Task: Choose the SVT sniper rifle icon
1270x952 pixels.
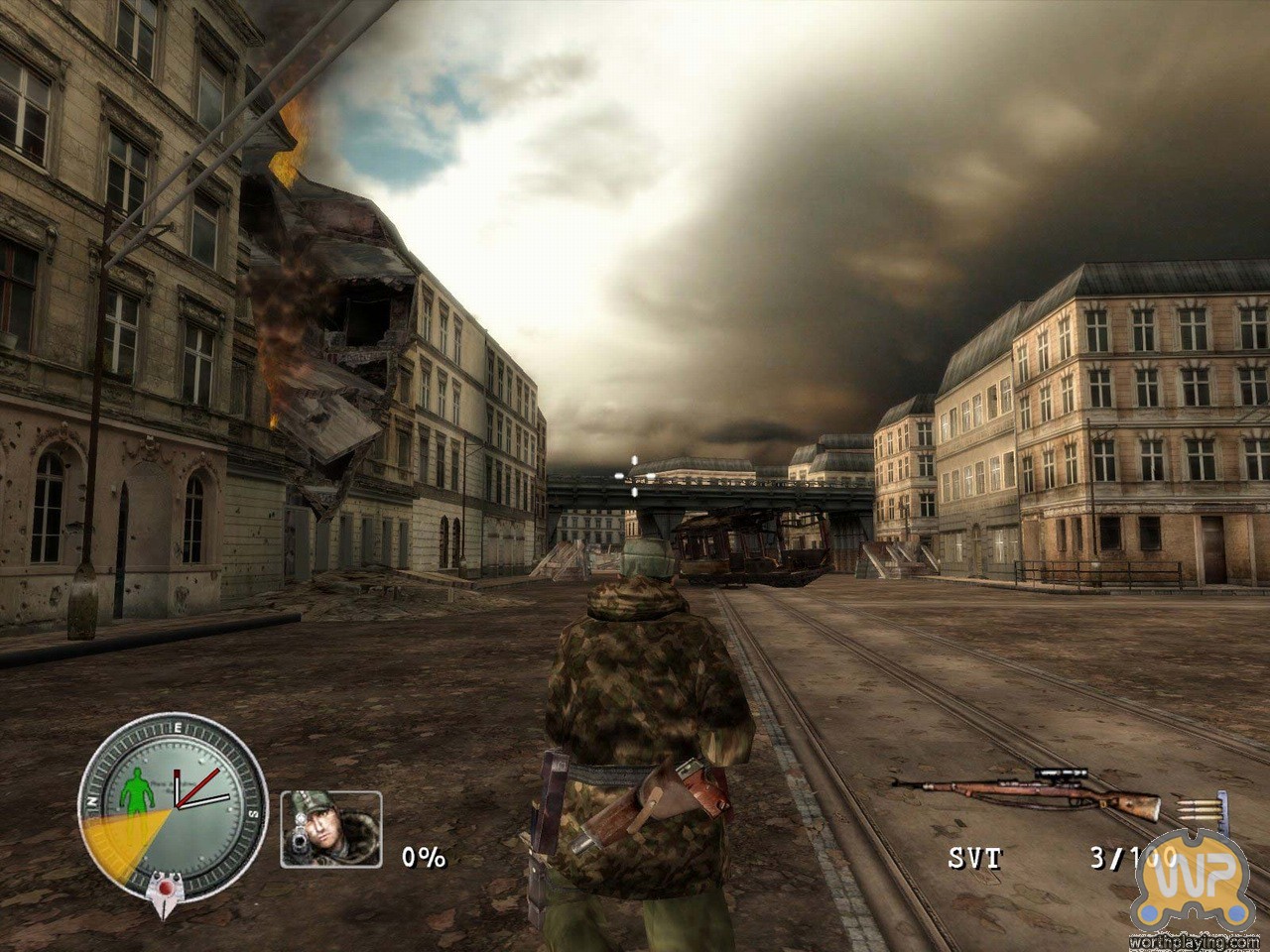Action: click(x=1026, y=790)
